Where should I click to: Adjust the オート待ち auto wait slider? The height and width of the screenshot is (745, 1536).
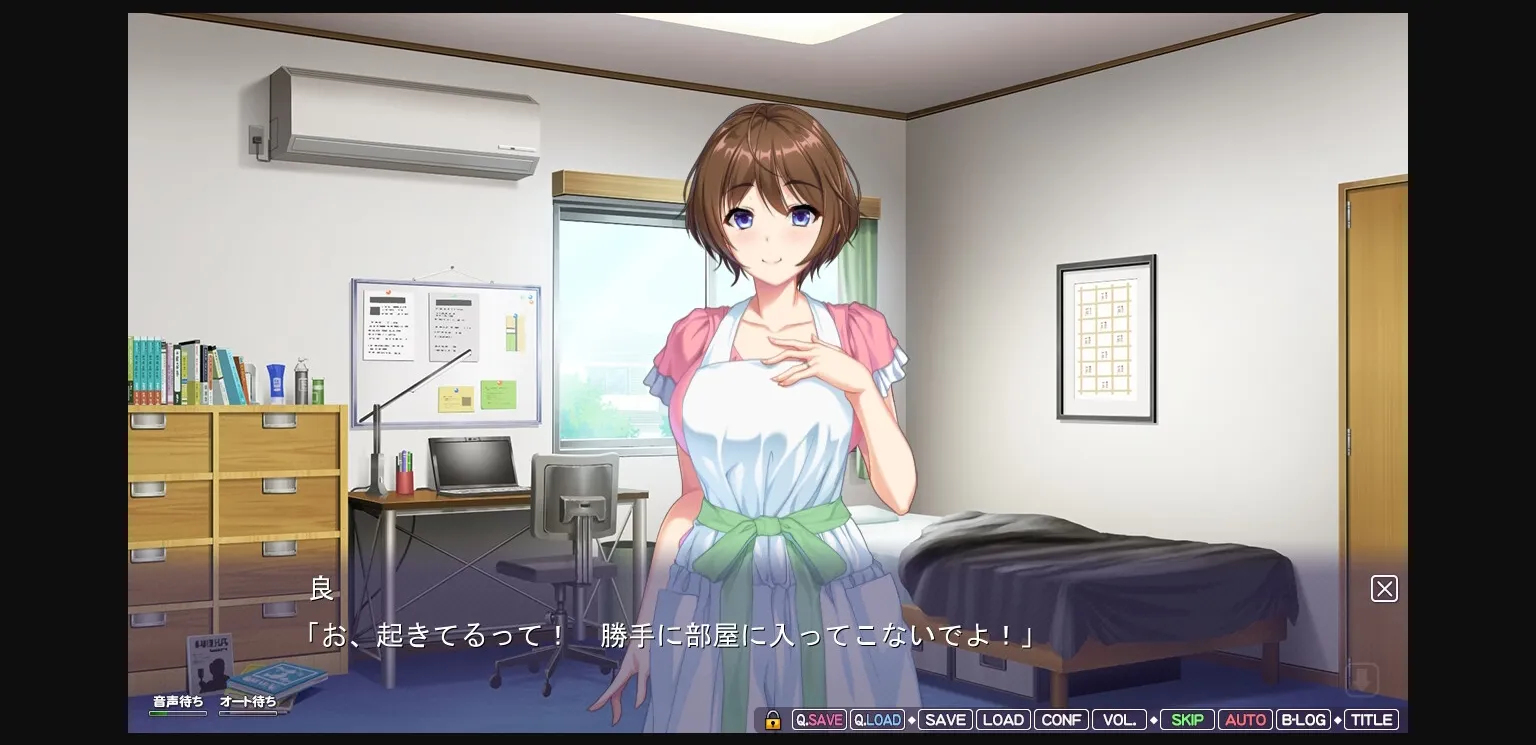click(x=248, y=712)
